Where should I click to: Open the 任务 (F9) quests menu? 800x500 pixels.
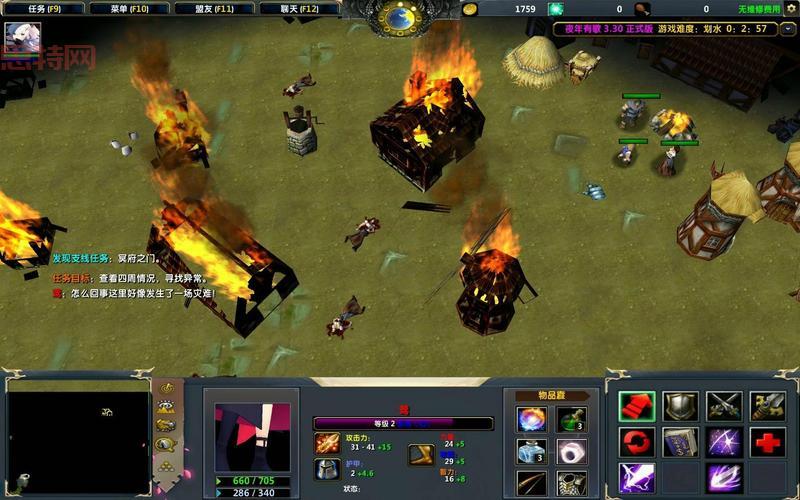click(x=44, y=8)
